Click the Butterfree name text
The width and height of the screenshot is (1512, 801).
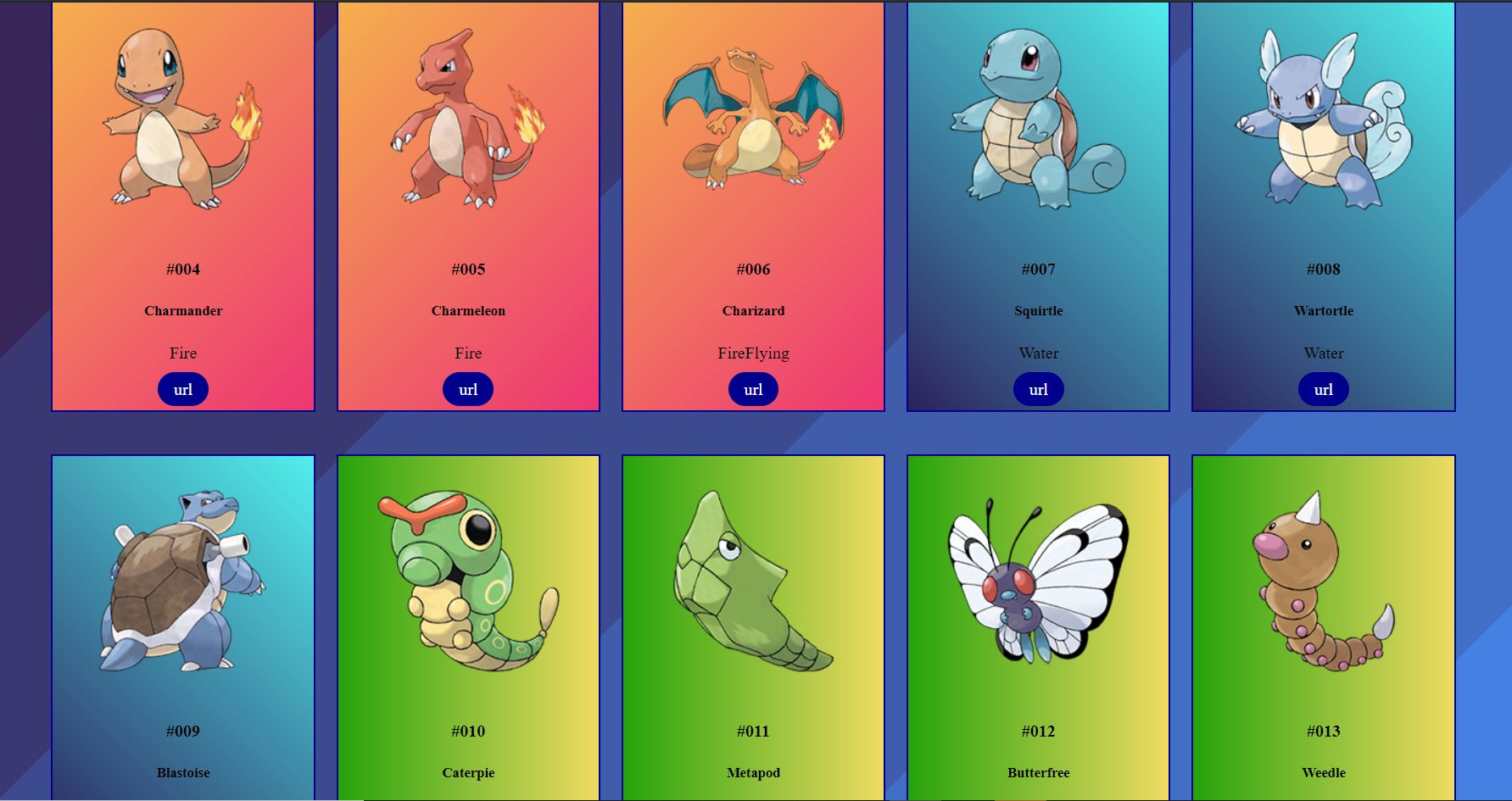coord(1037,772)
